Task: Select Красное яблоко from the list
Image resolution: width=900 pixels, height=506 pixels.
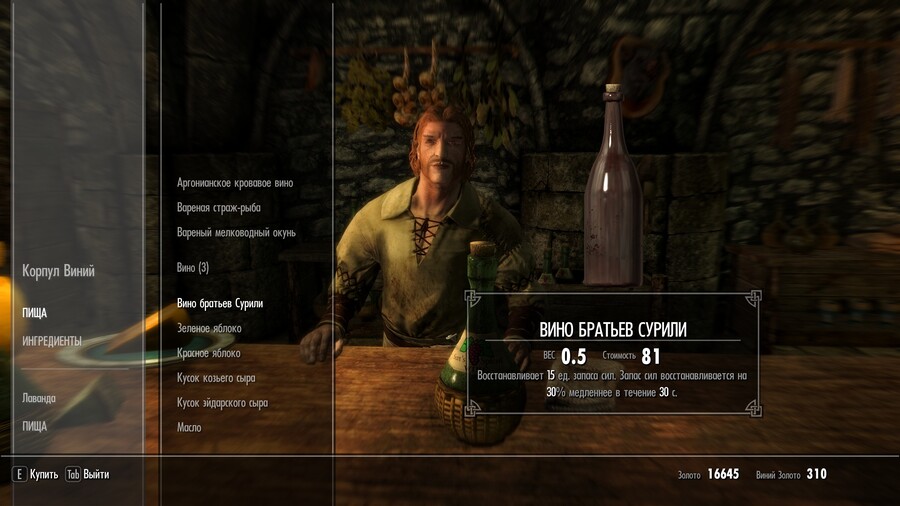Action: (209, 353)
